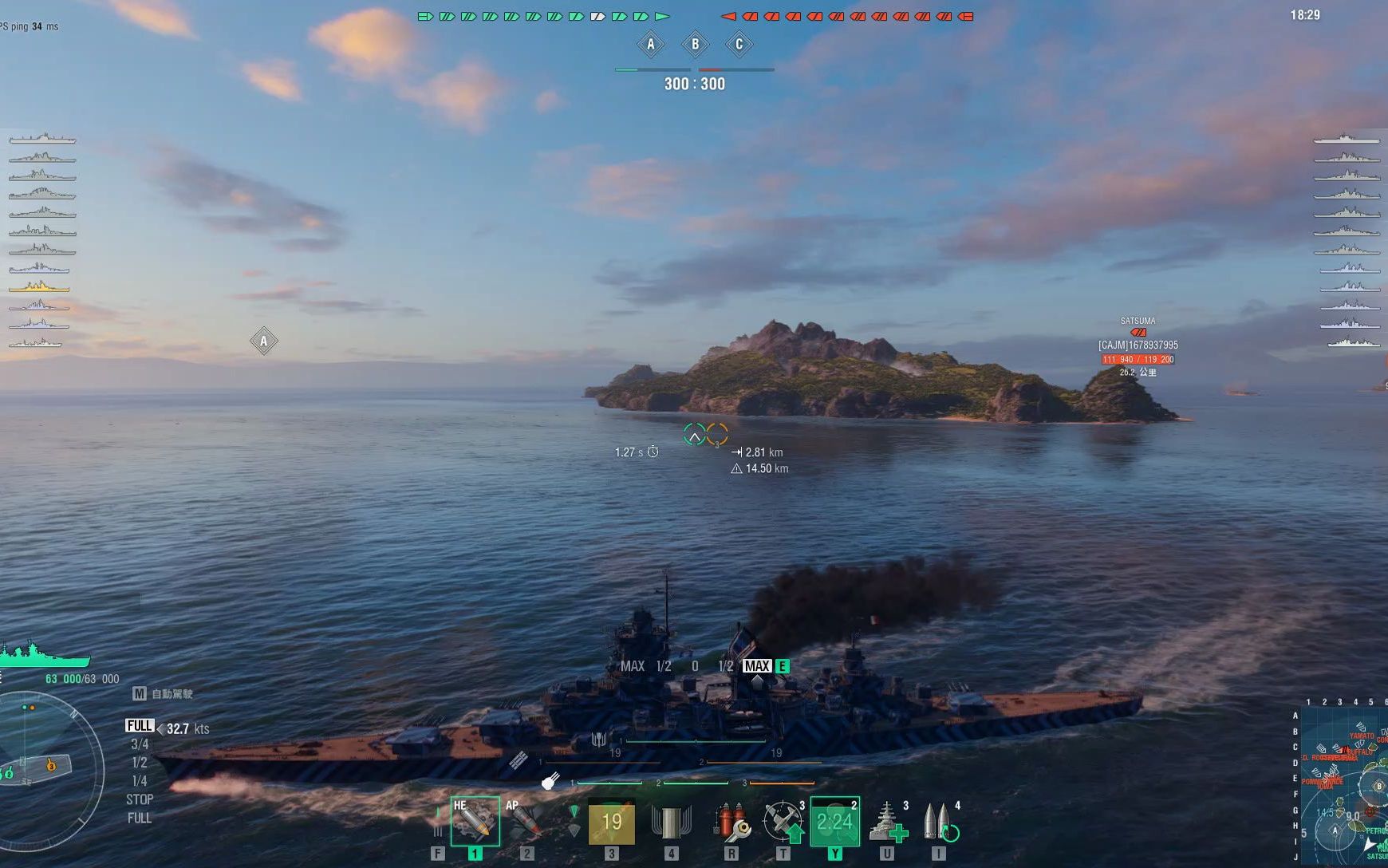Activate the Damage Control Party consumable
This screenshot has height=868, width=1388.
pos(731,823)
